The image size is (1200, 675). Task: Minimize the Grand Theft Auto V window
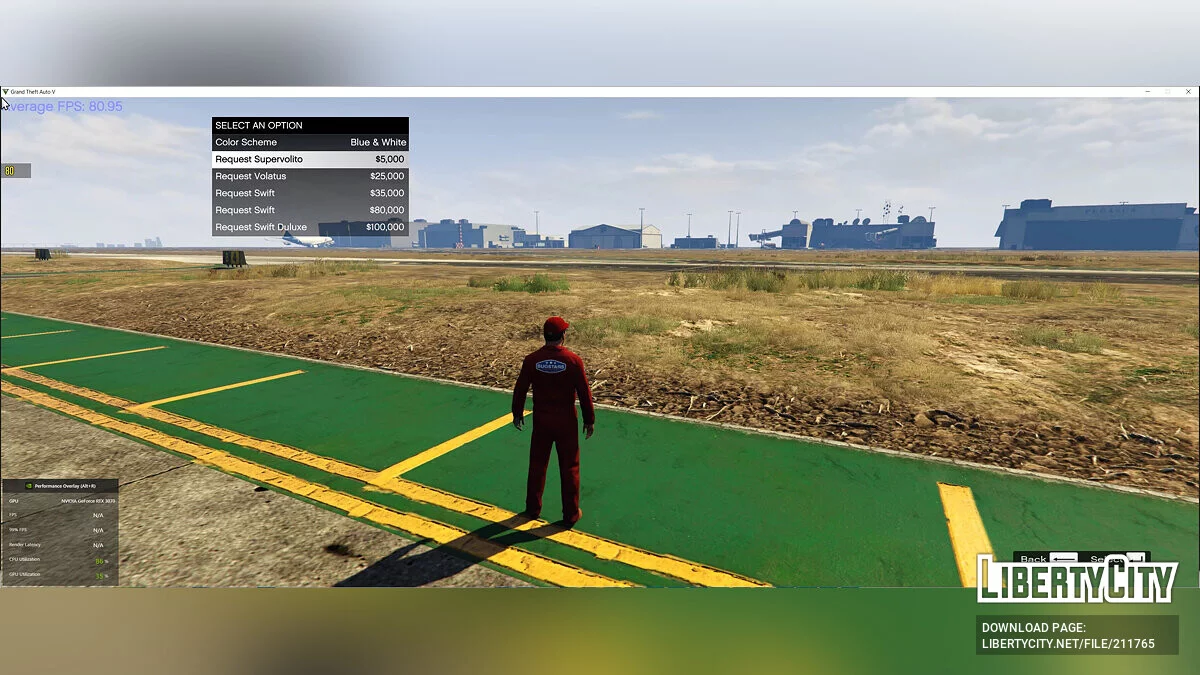click(1147, 92)
